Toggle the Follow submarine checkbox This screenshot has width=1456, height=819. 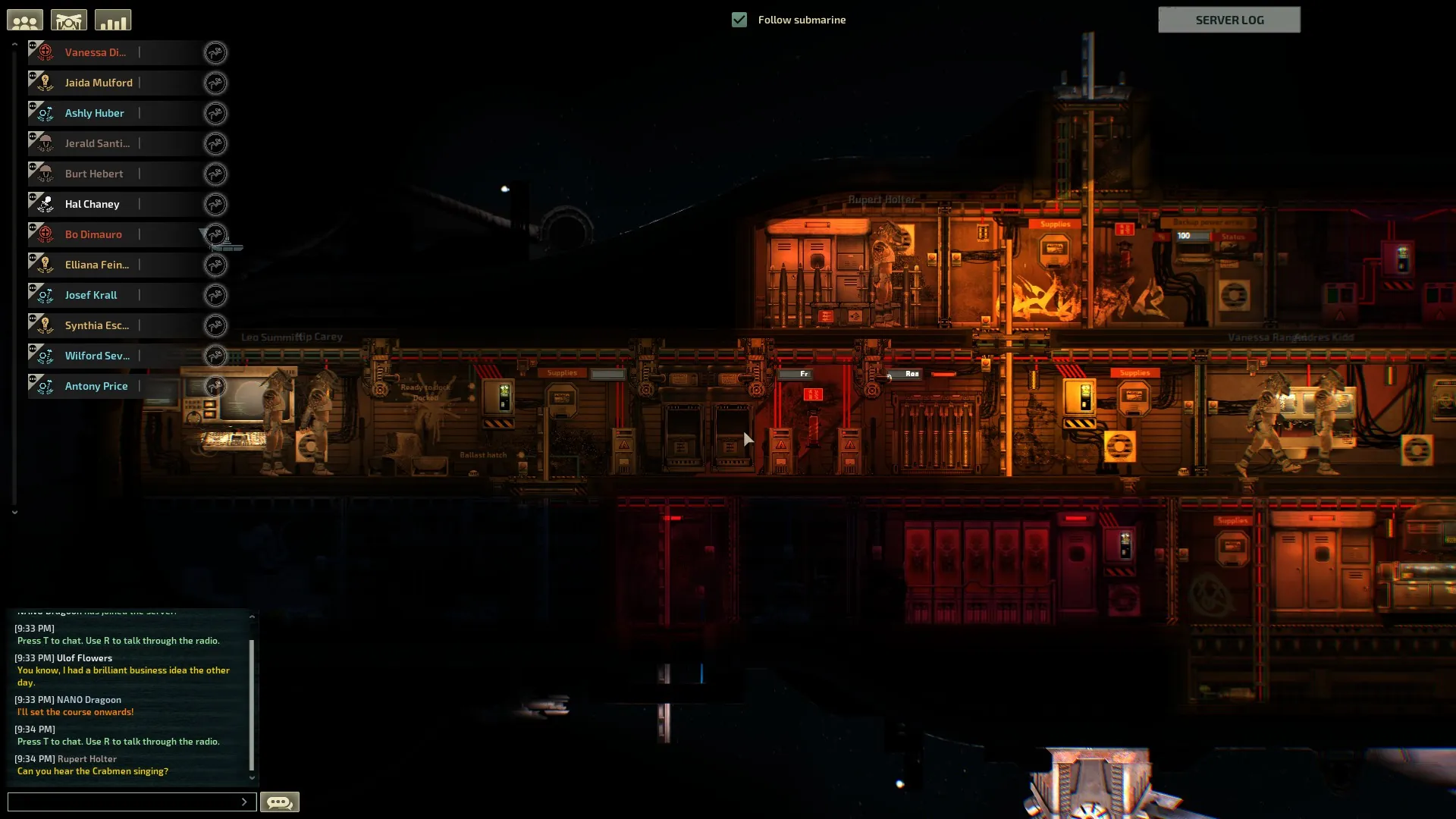tap(739, 20)
